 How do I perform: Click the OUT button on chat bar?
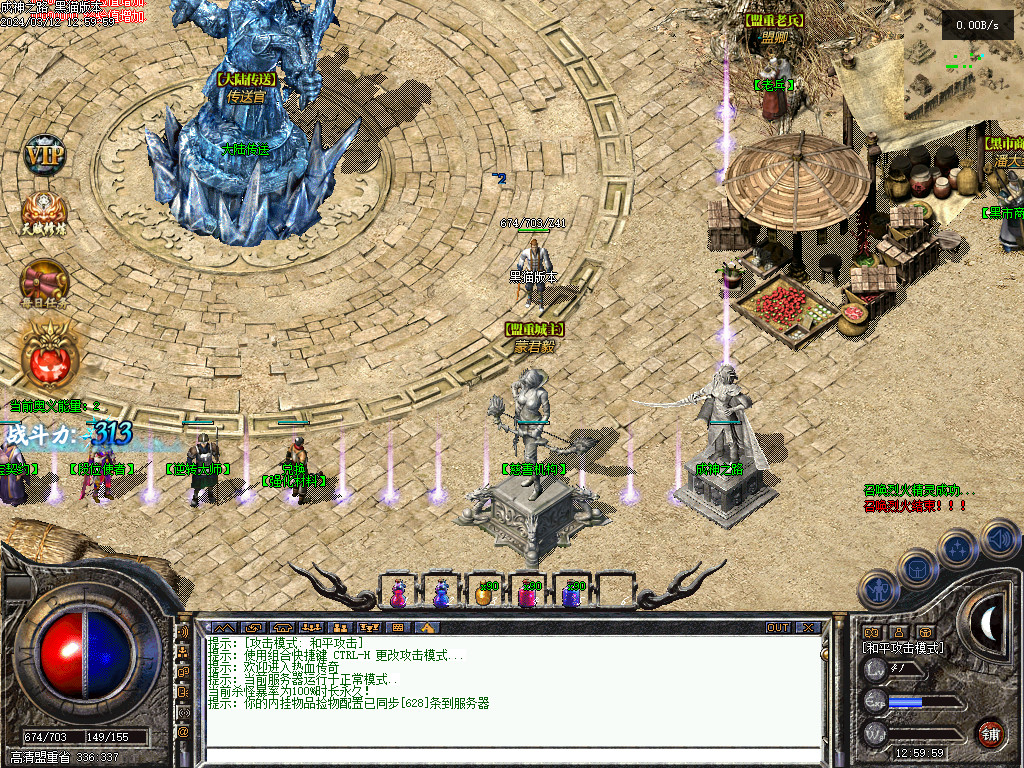pos(778,627)
